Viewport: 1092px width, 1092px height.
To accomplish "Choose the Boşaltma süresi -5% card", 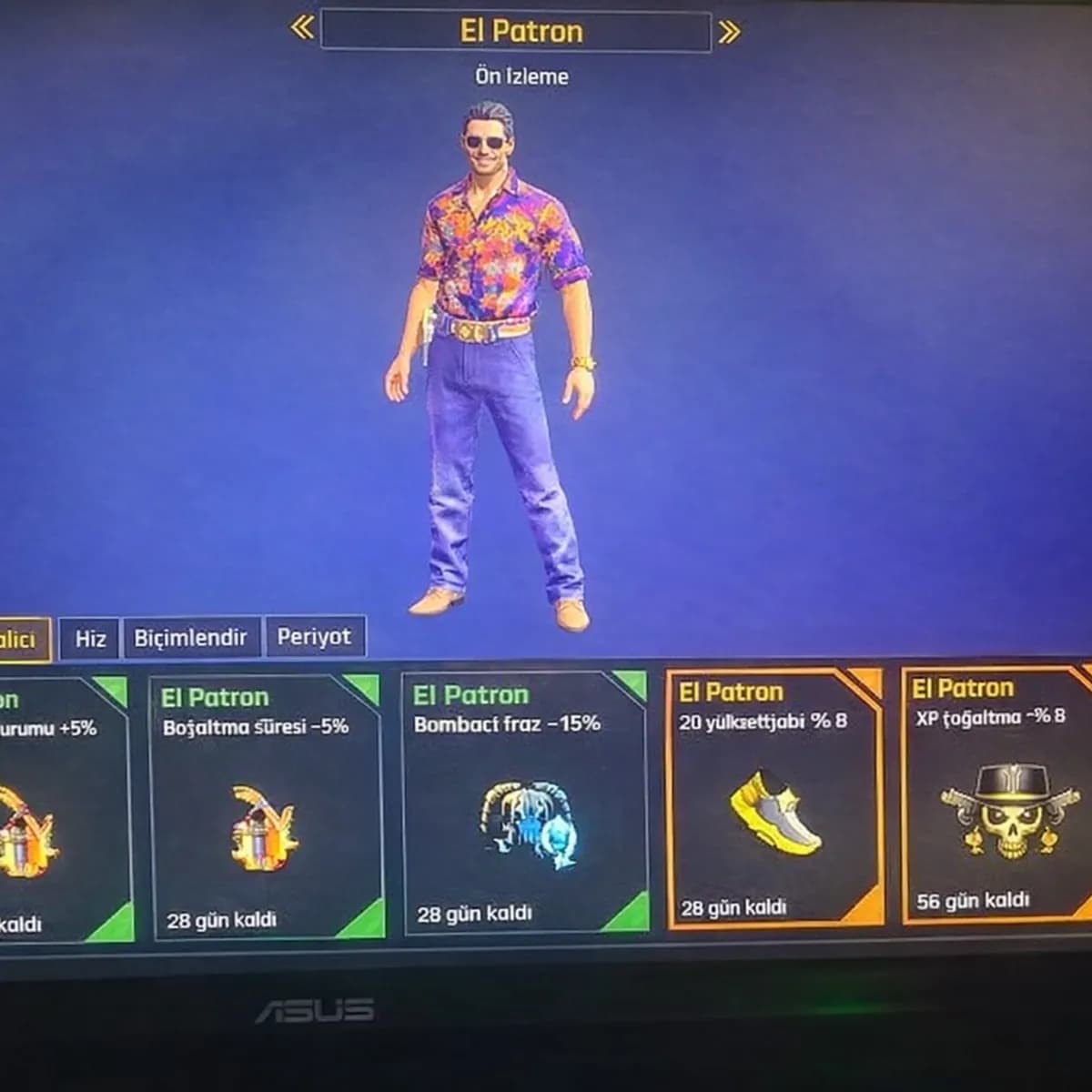I will click(265, 806).
